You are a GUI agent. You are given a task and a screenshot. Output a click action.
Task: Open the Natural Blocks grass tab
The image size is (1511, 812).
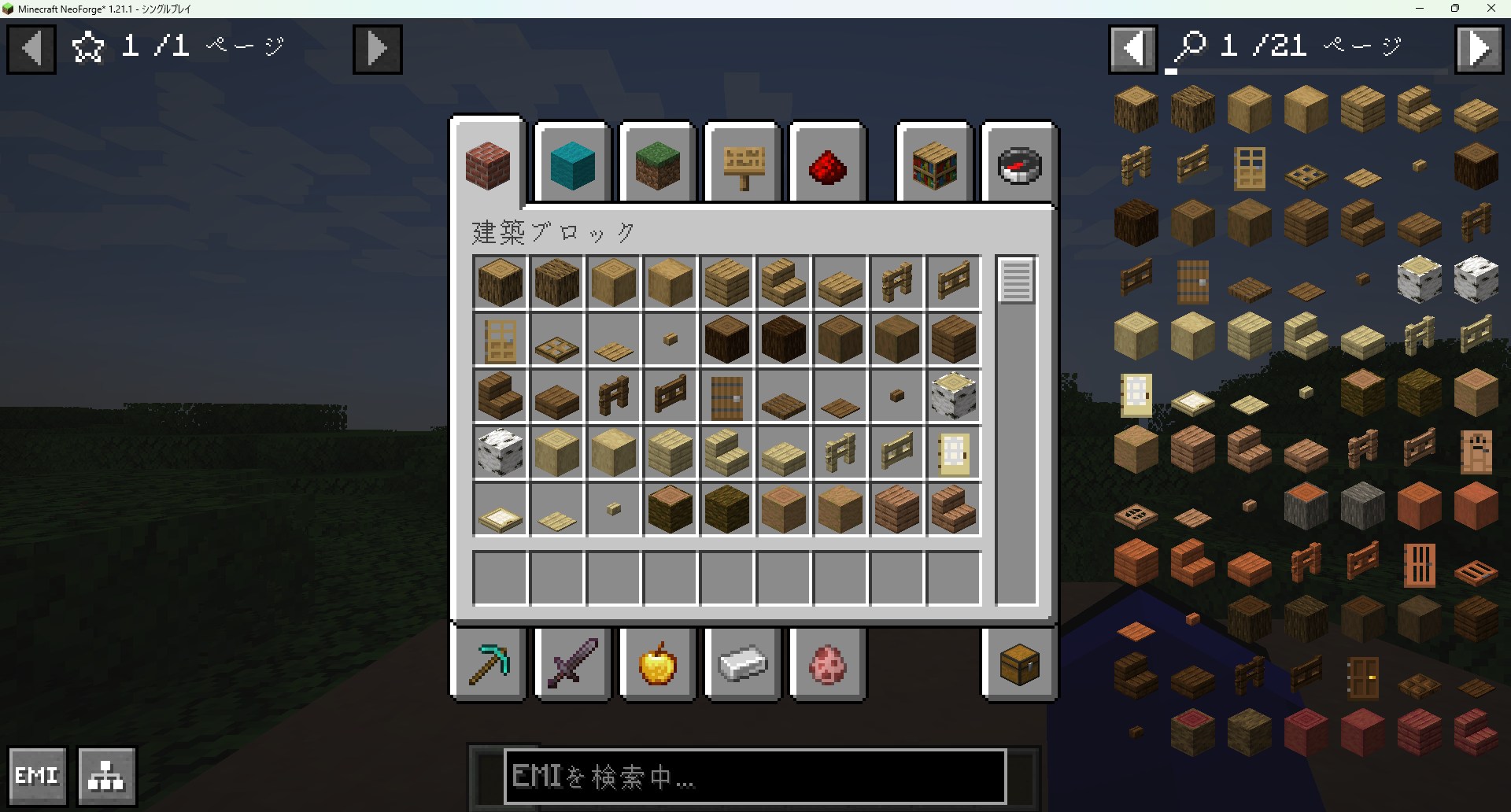(x=658, y=163)
